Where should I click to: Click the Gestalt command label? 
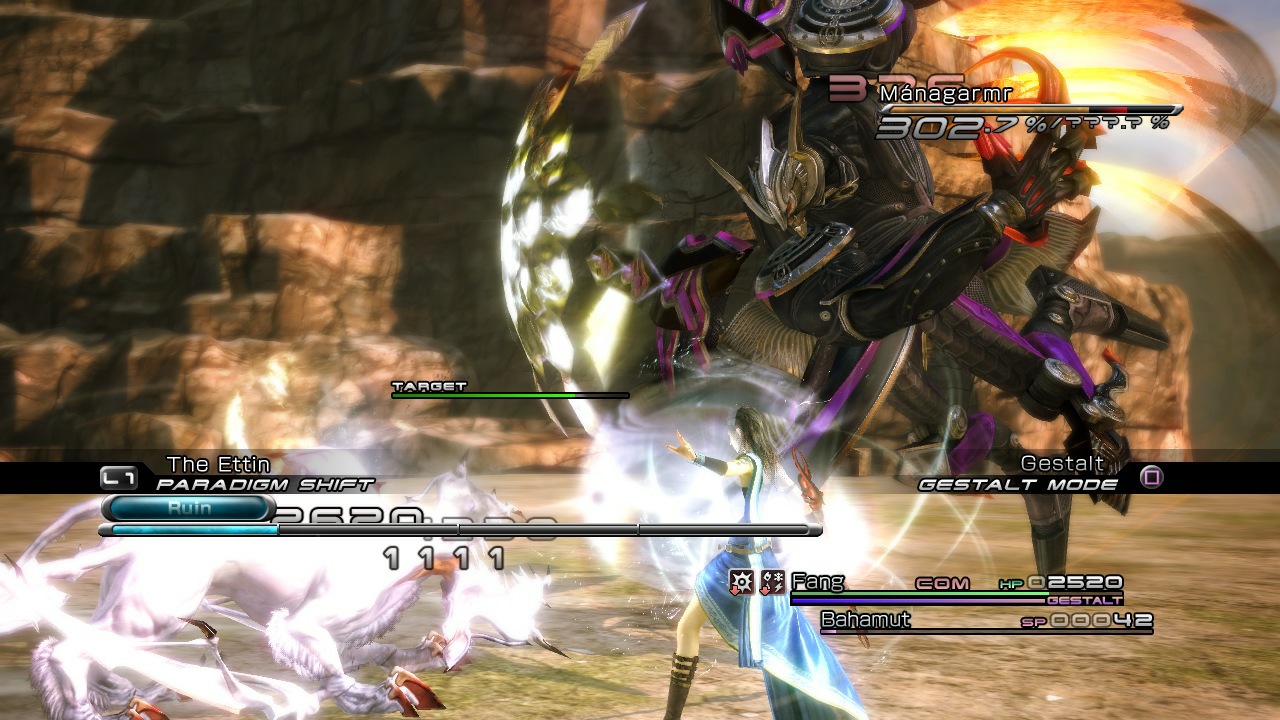tap(1061, 464)
